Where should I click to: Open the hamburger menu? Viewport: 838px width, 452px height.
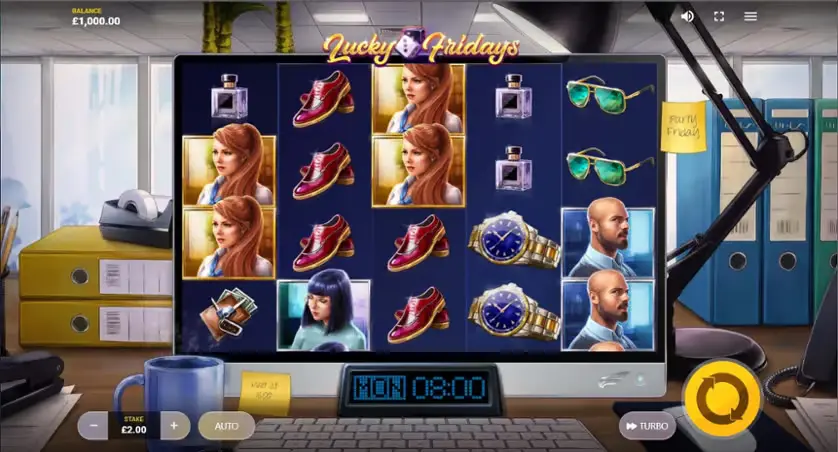[750, 16]
